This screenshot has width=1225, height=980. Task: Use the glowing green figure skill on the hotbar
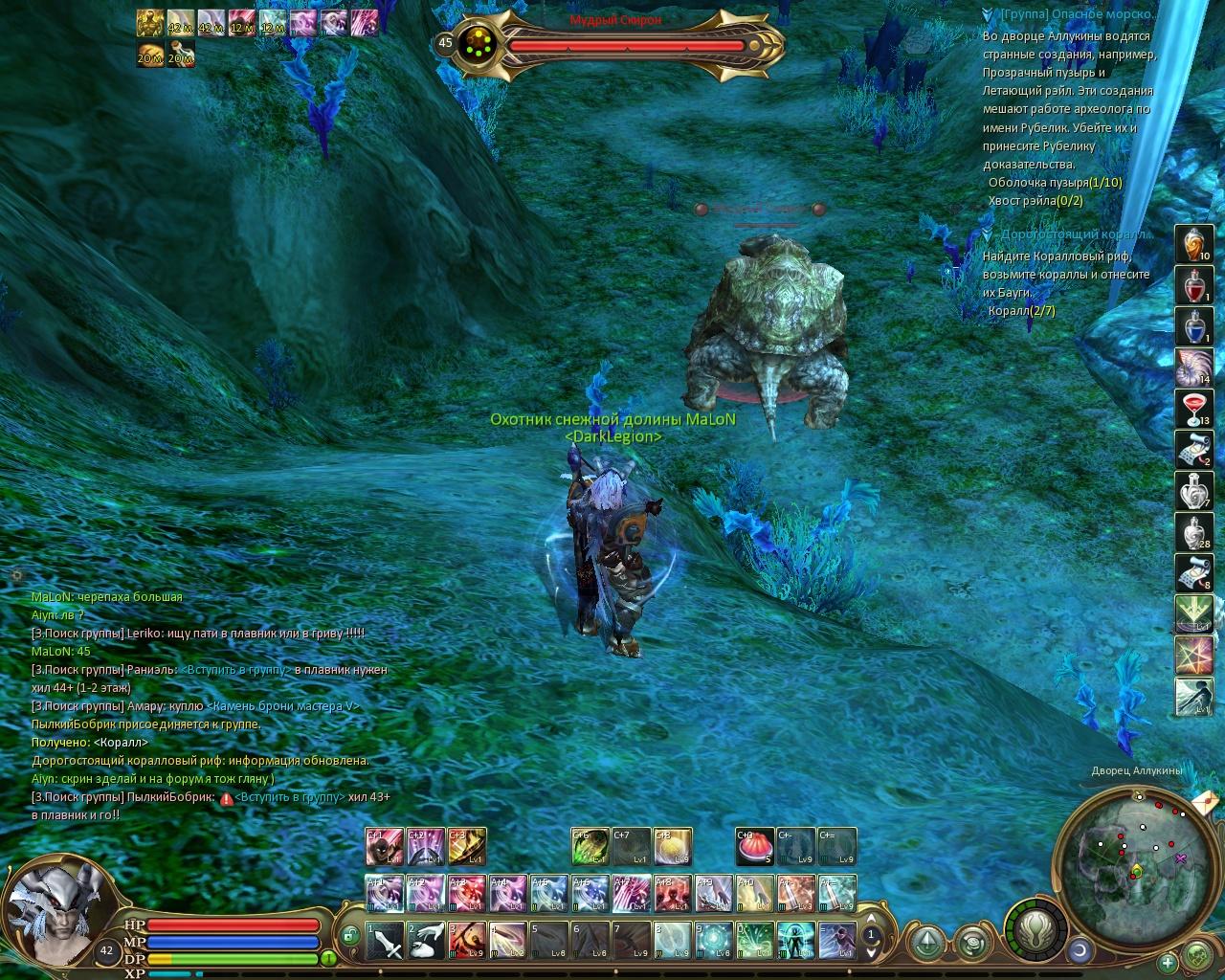point(796,941)
